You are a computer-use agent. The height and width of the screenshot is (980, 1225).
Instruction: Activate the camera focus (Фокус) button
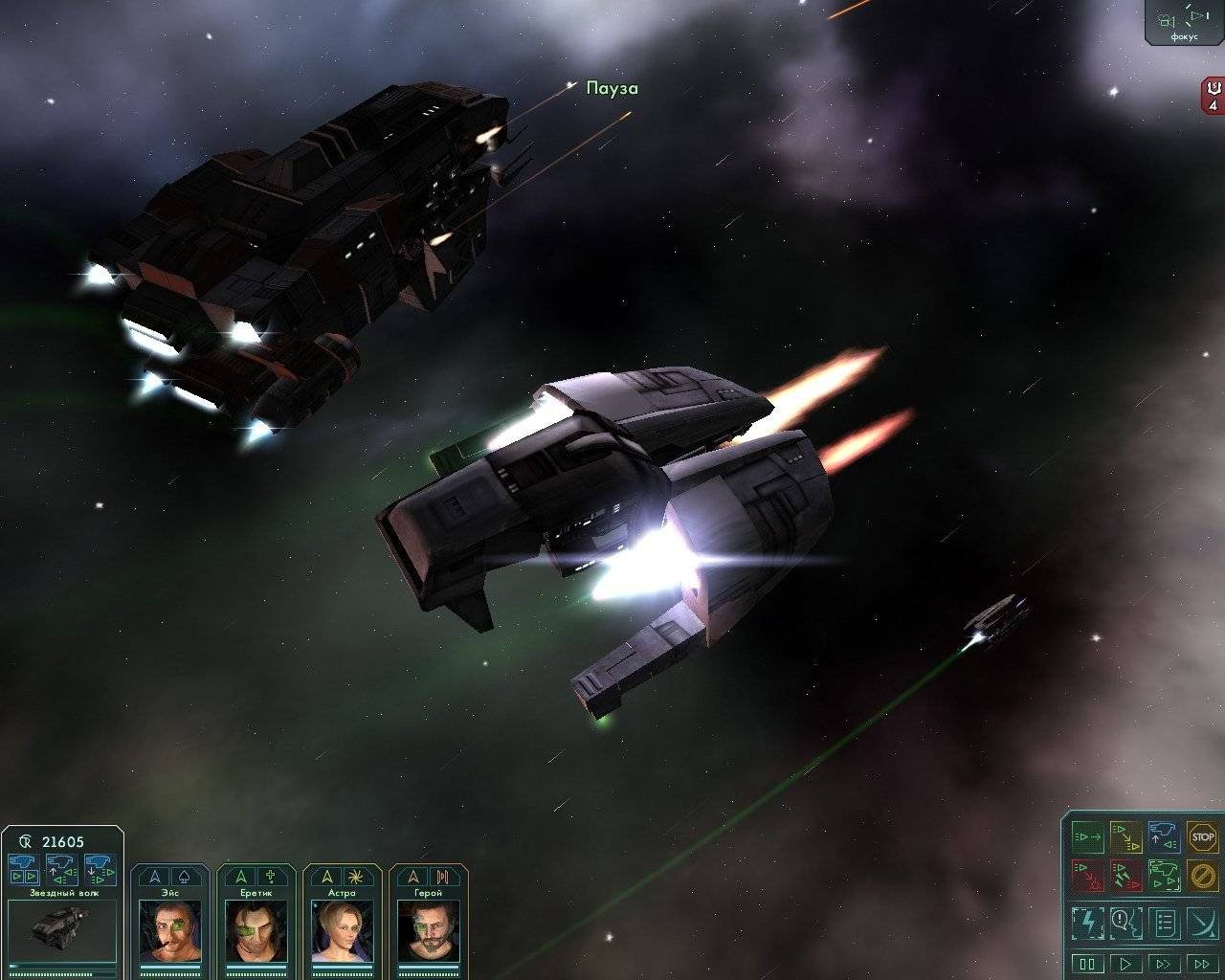1183,23
